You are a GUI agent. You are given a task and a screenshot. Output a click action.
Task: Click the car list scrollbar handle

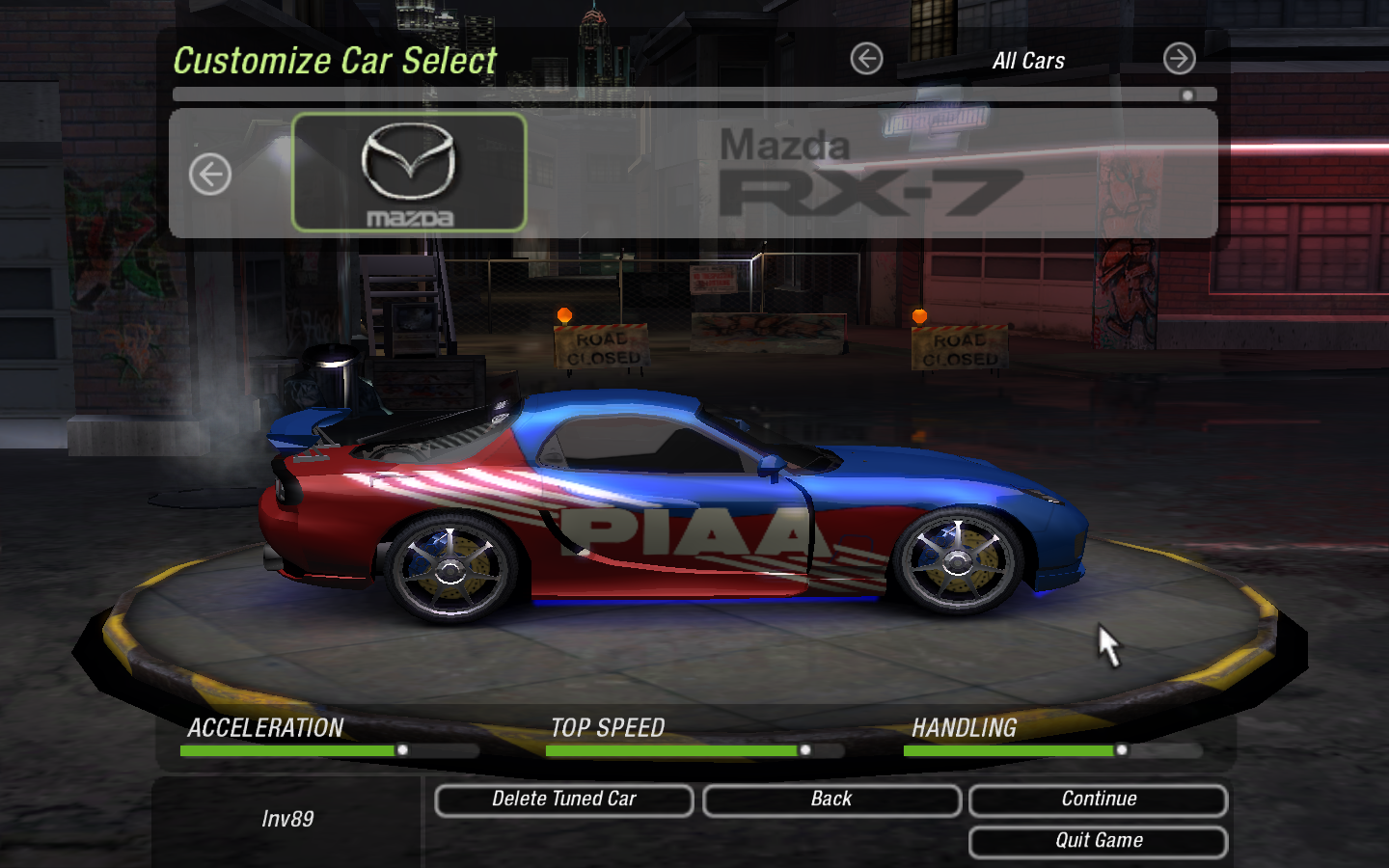coord(1187,95)
